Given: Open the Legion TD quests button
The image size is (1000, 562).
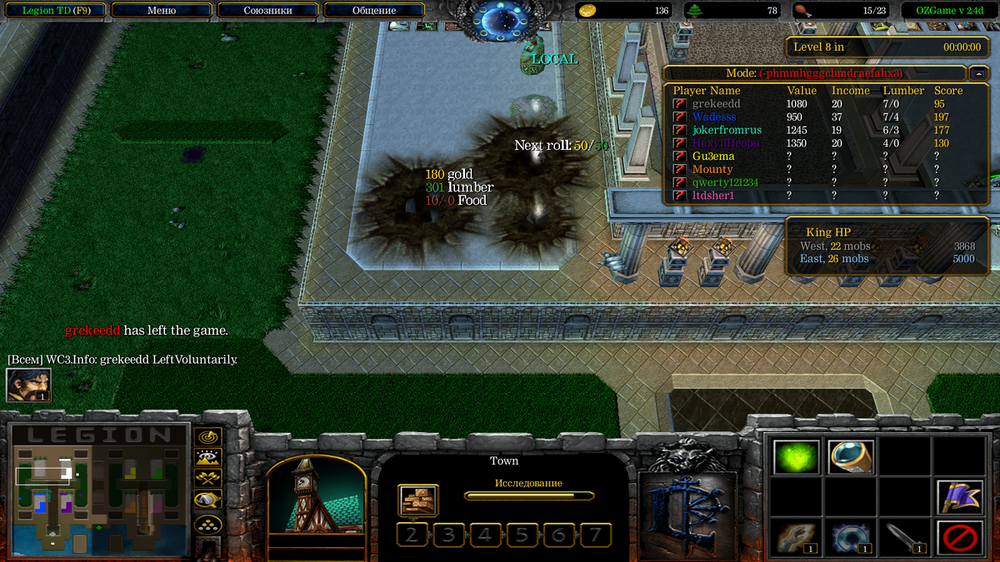Looking at the screenshot, I should pos(55,10).
